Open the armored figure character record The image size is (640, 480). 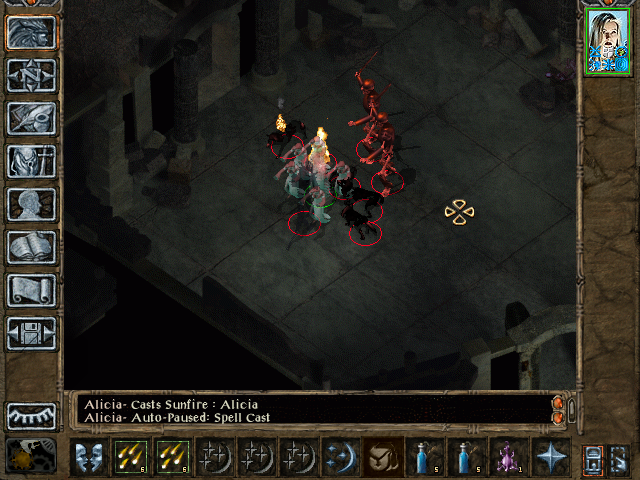(x=31, y=161)
